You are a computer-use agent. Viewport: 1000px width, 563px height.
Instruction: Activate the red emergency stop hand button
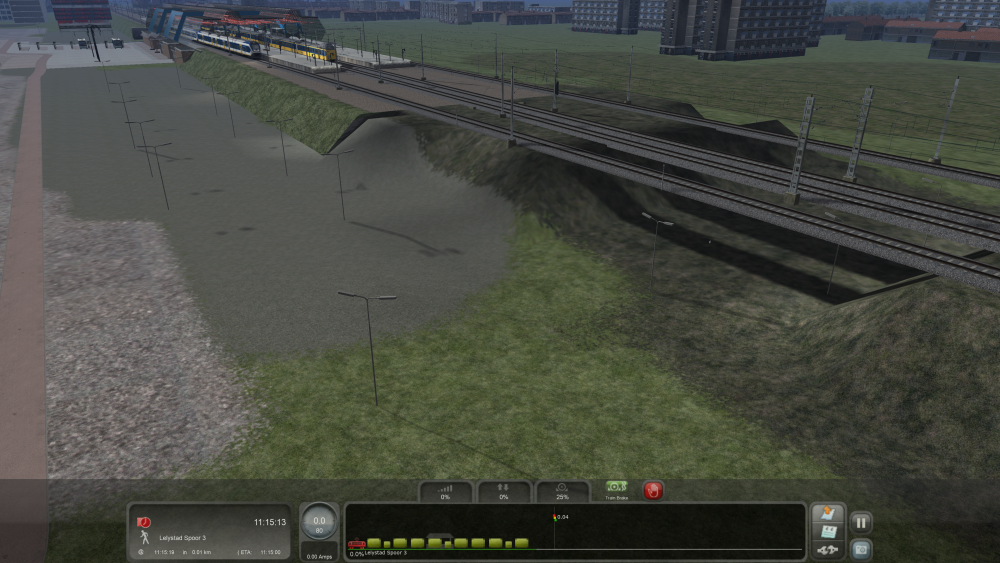click(653, 491)
